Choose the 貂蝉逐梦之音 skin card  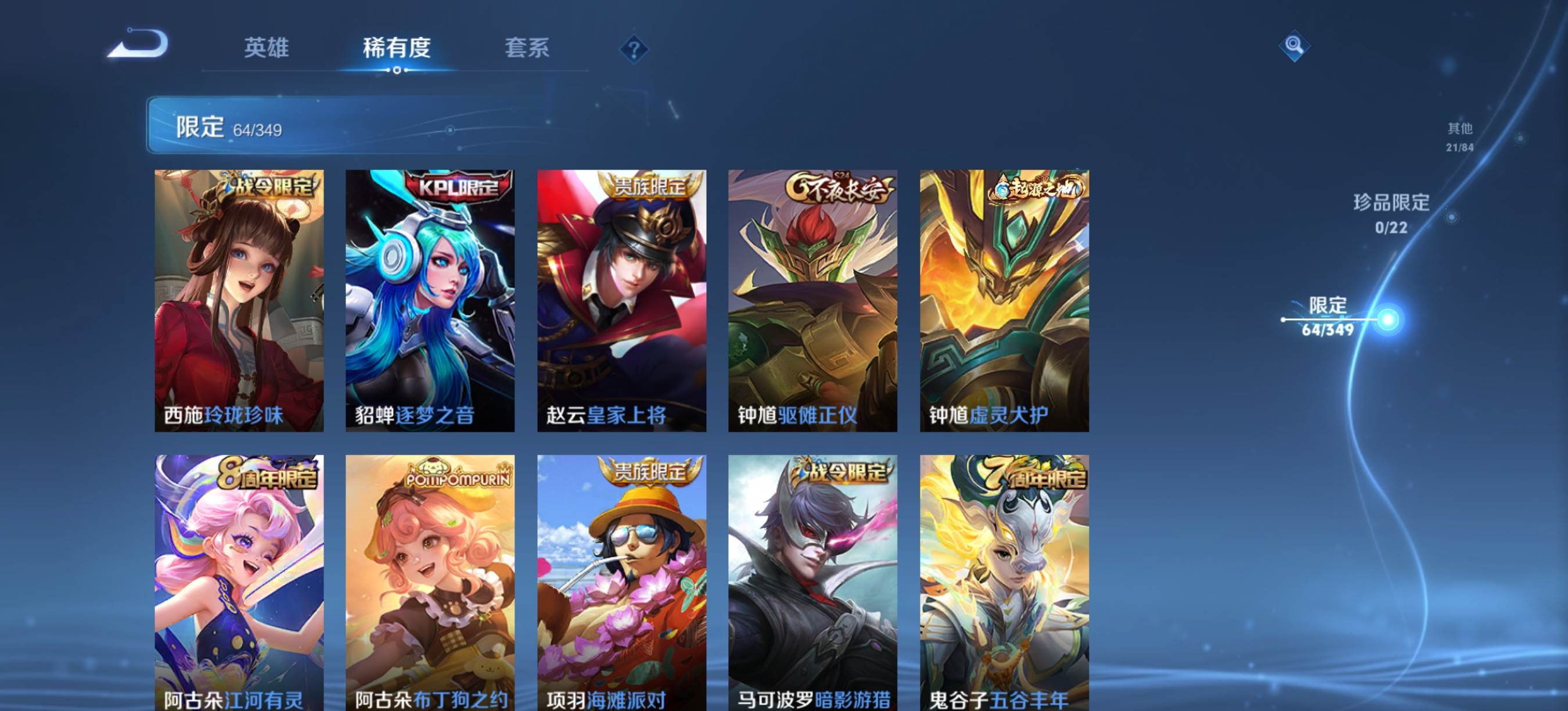[x=430, y=300]
